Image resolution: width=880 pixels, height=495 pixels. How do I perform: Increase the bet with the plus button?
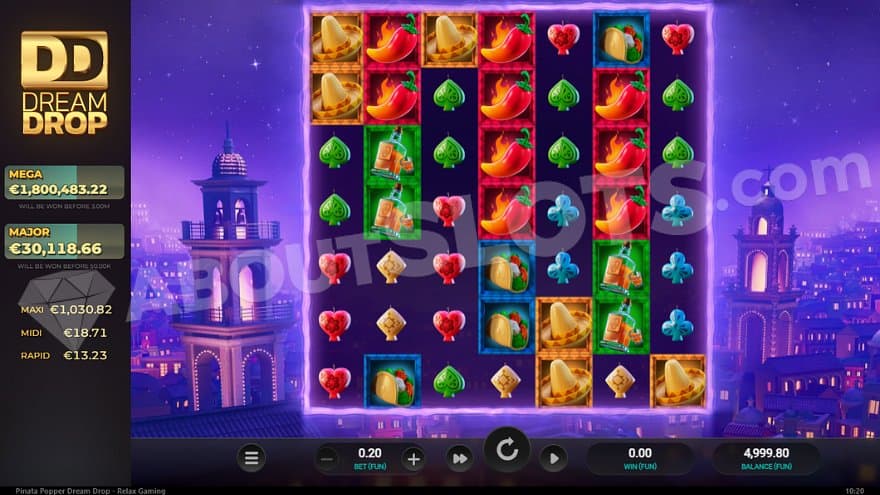tap(412, 459)
